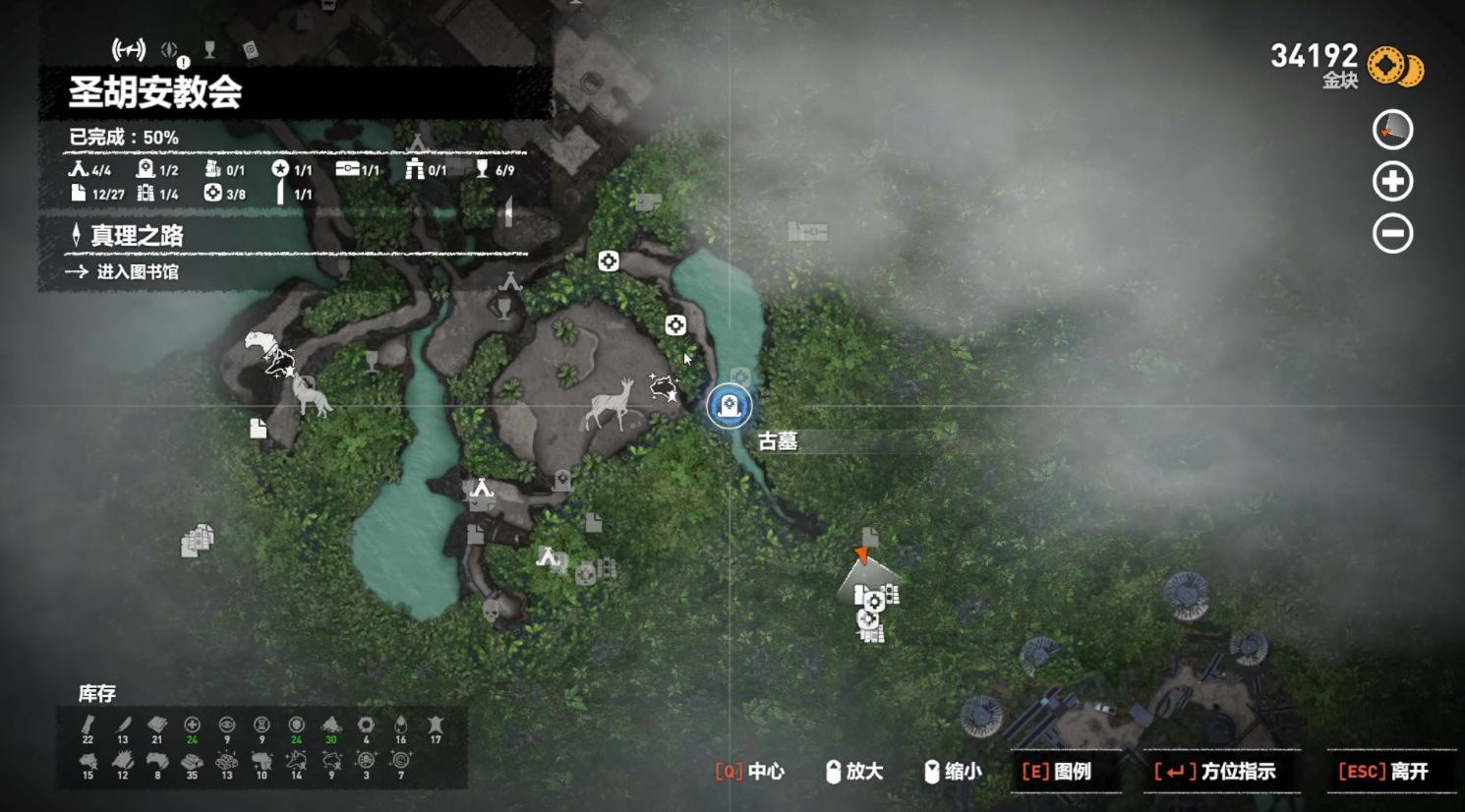Select the skull marker on the map
The height and width of the screenshot is (812, 1465).
click(x=490, y=611)
